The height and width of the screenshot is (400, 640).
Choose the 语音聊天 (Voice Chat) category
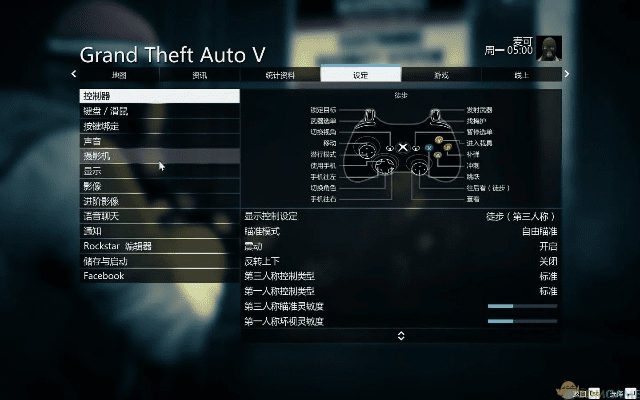point(160,216)
